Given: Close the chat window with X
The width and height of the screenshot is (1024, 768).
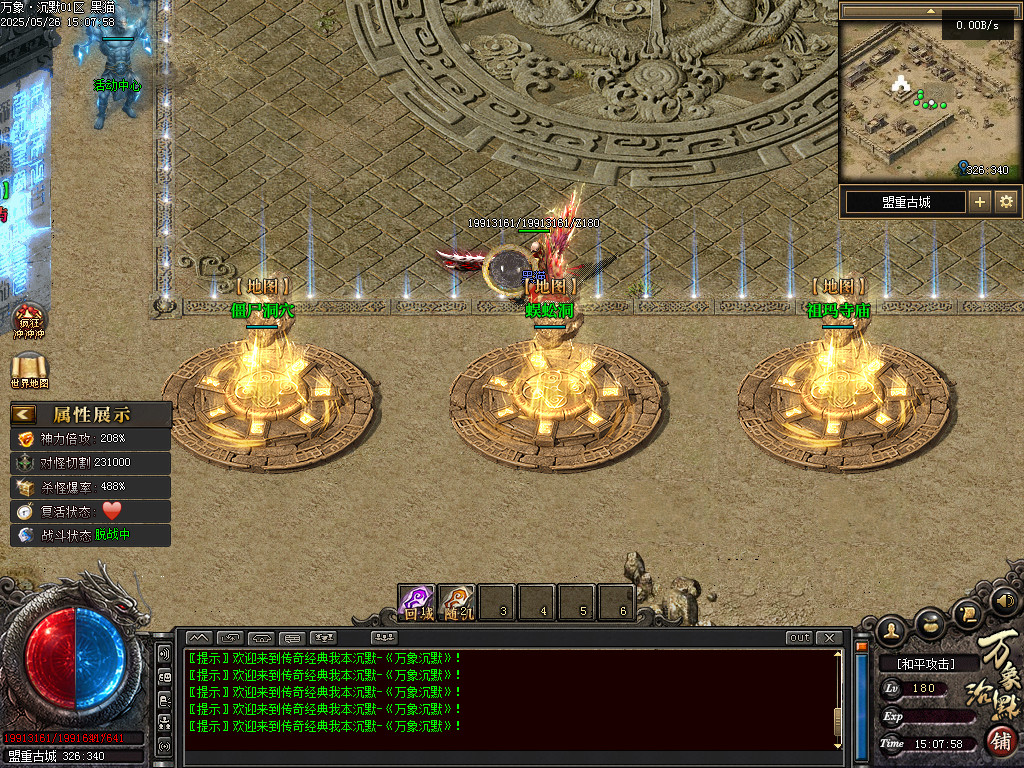Looking at the screenshot, I should 829,638.
